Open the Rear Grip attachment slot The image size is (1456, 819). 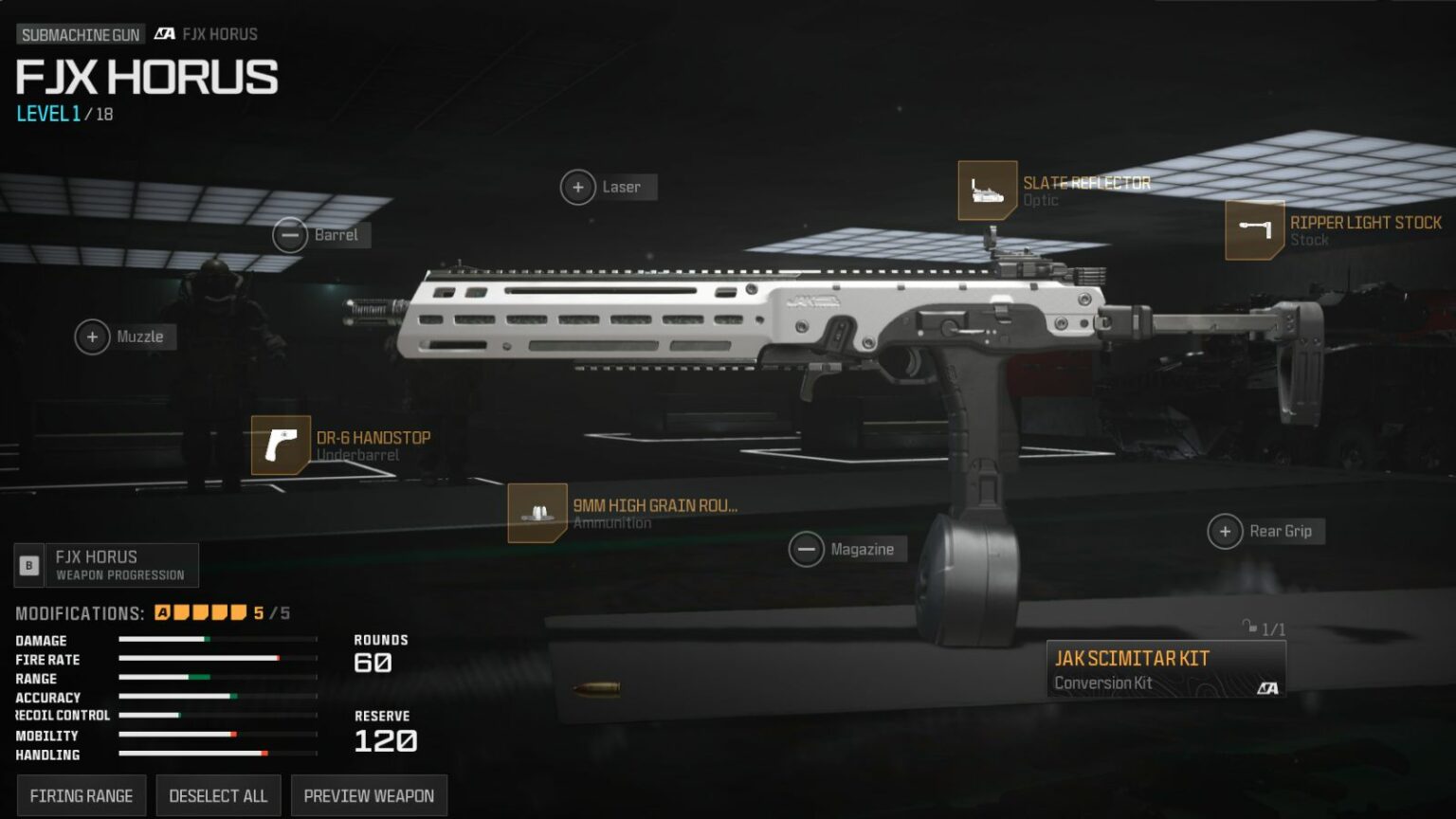1225,532
